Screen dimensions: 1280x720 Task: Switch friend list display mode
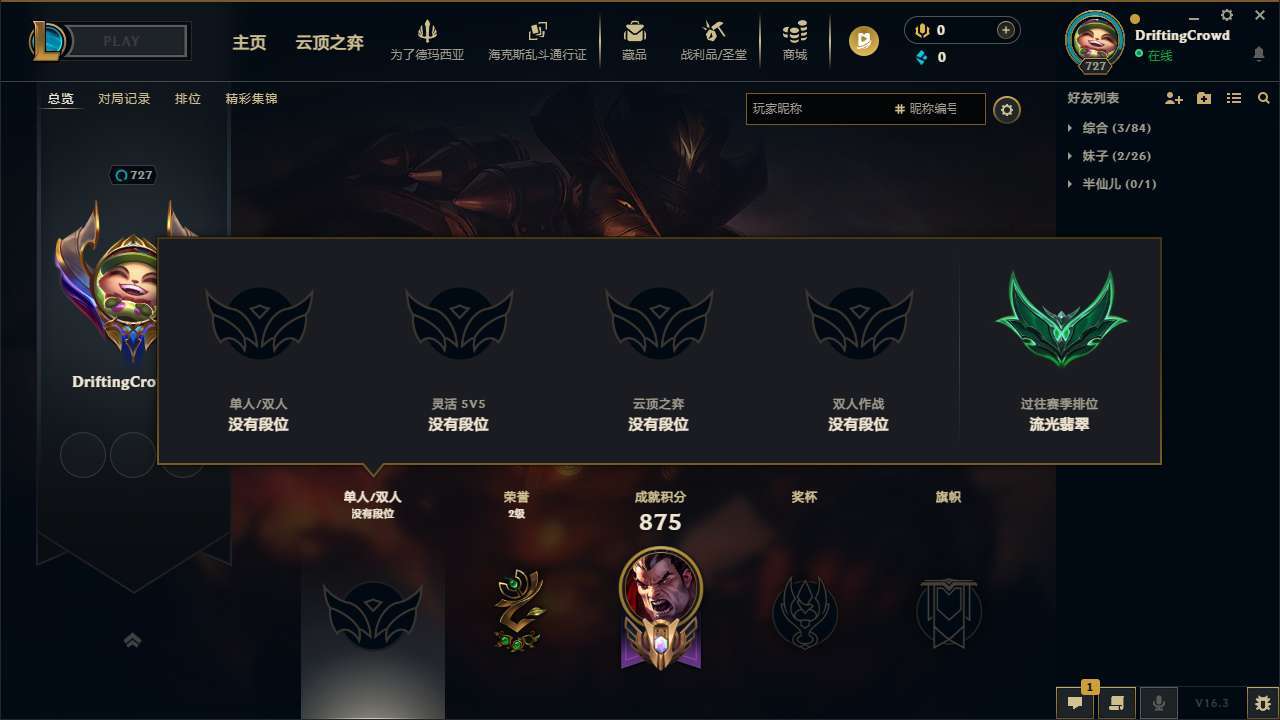coord(1233,98)
